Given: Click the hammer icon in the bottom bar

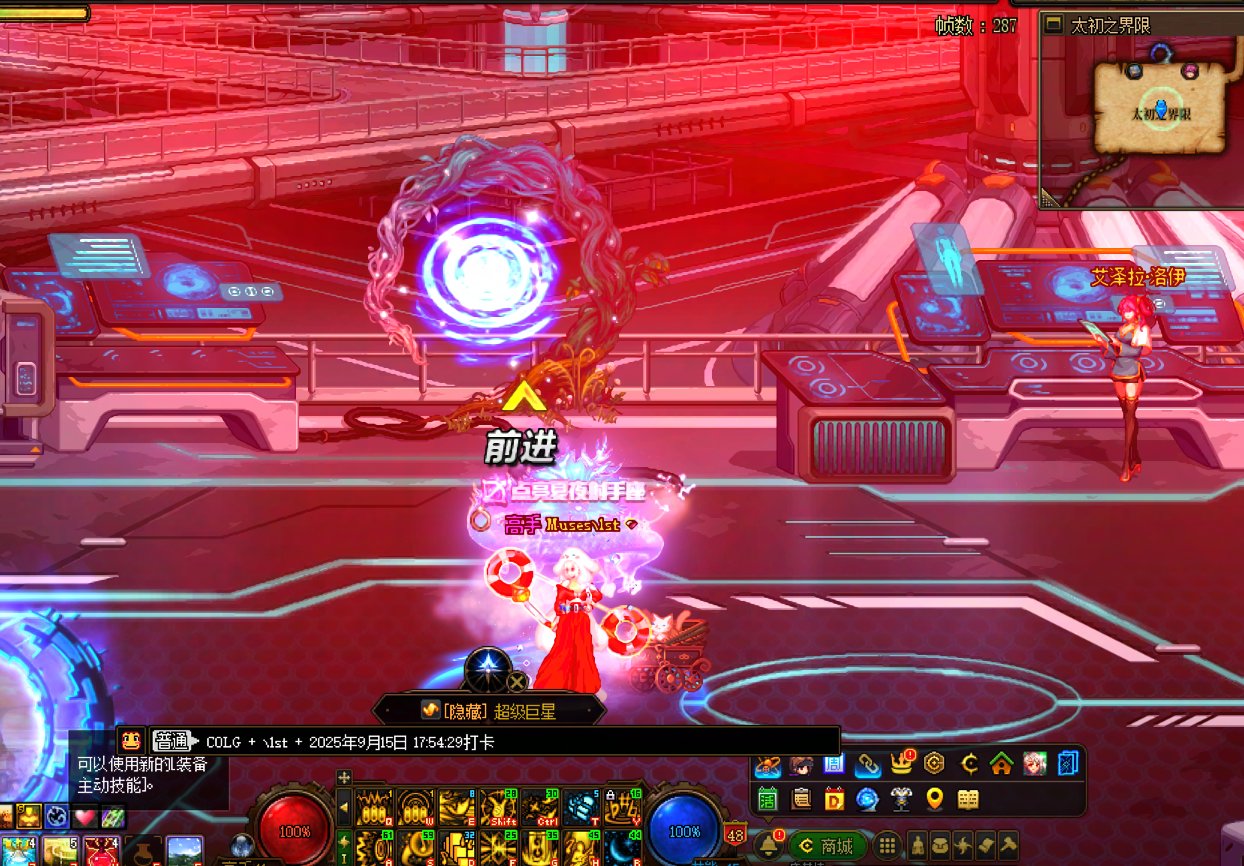Looking at the screenshot, I should click(x=1008, y=846).
